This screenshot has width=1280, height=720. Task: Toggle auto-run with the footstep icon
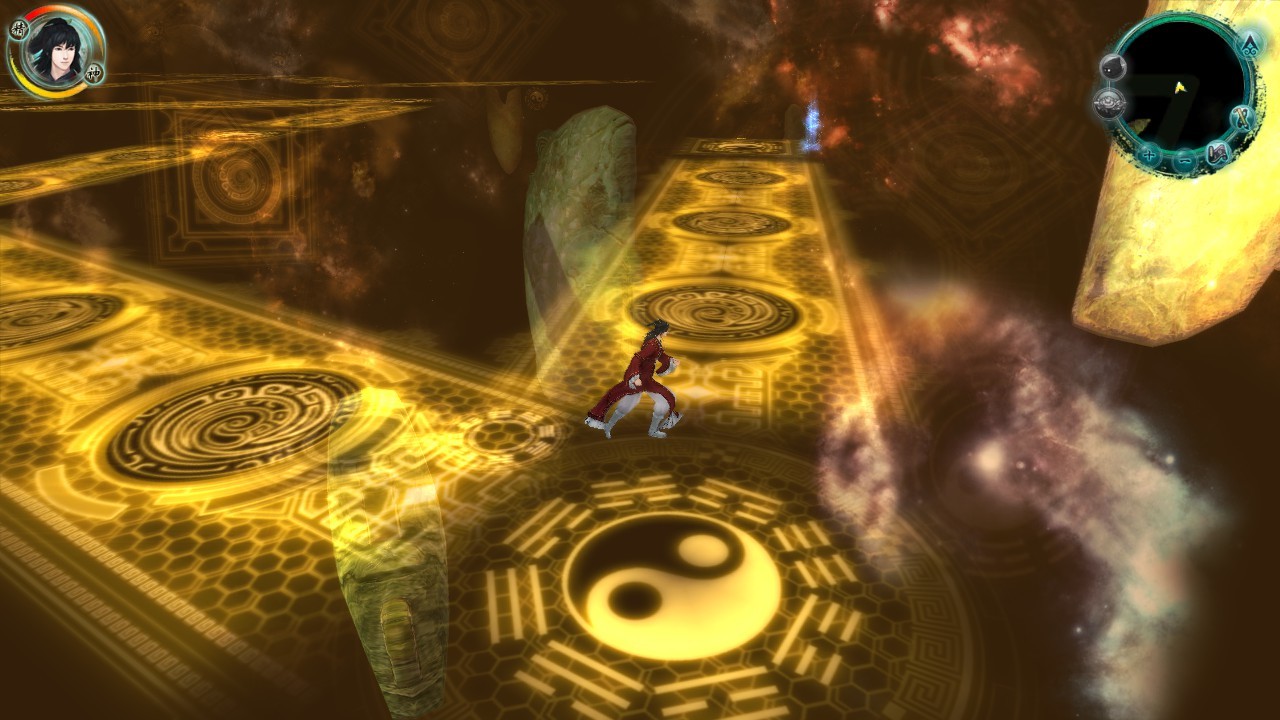1218,153
